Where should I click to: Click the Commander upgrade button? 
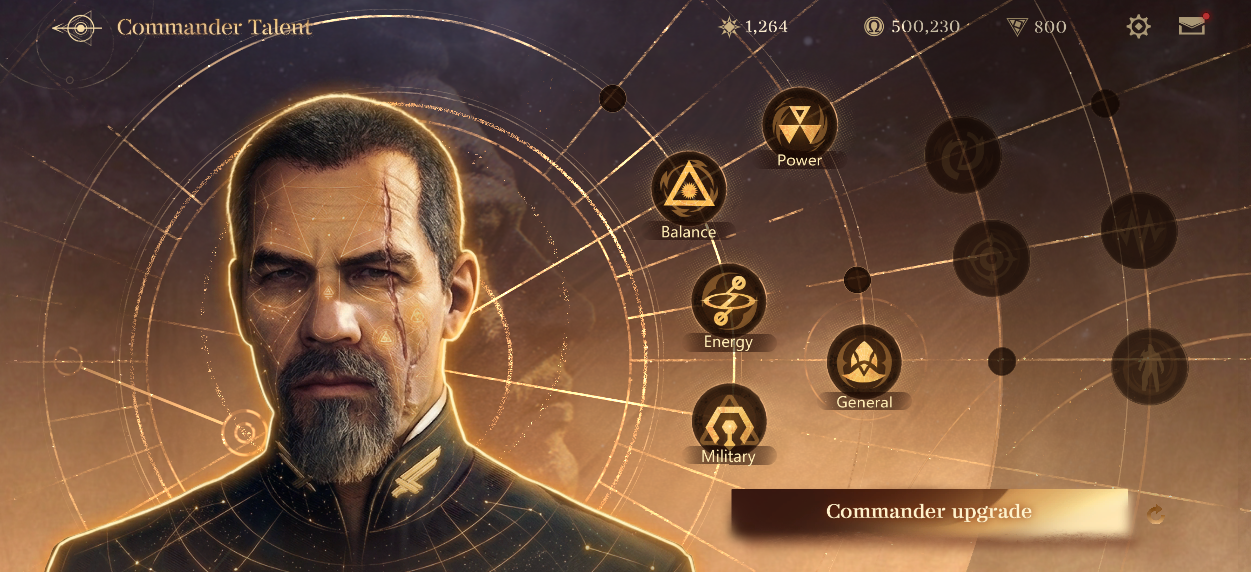coord(929,512)
